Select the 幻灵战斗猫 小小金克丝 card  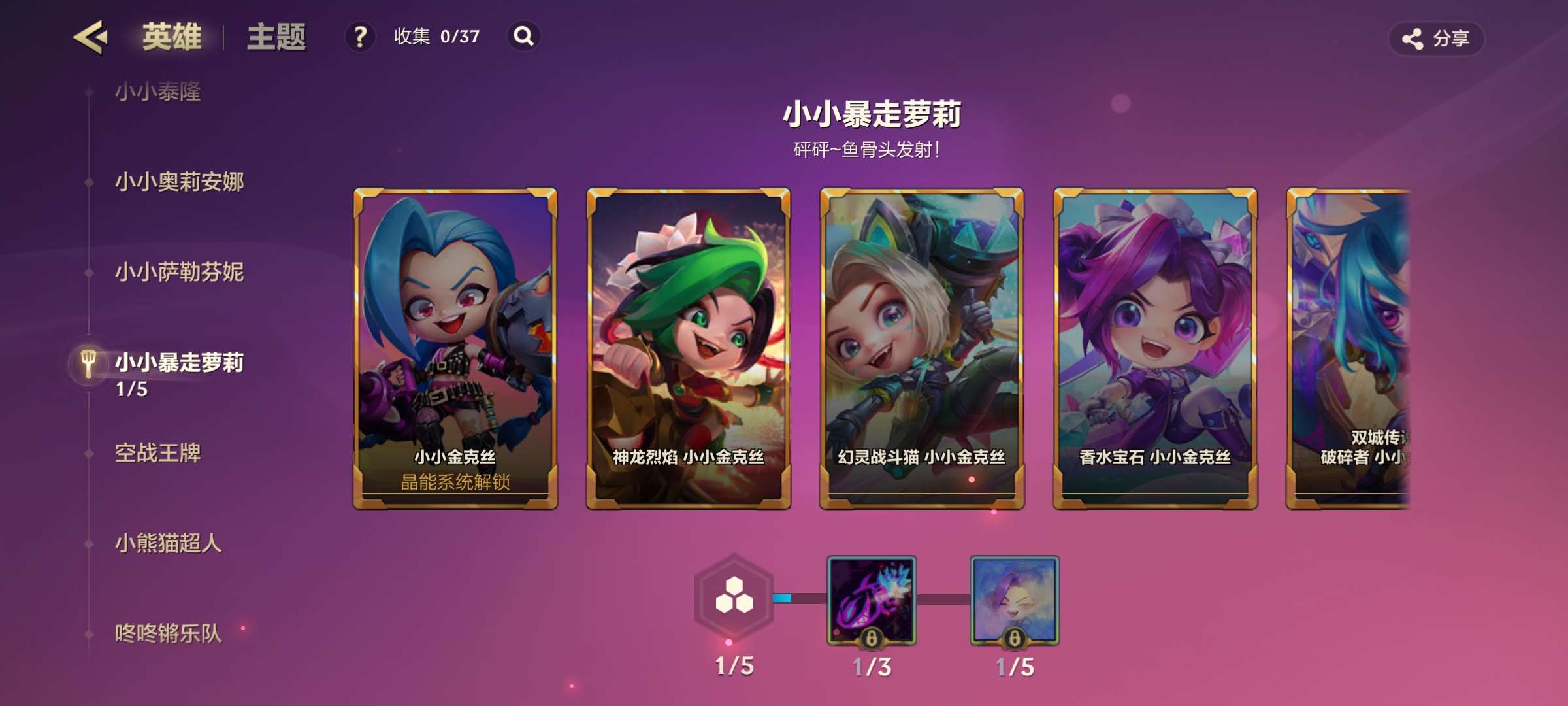tap(922, 348)
